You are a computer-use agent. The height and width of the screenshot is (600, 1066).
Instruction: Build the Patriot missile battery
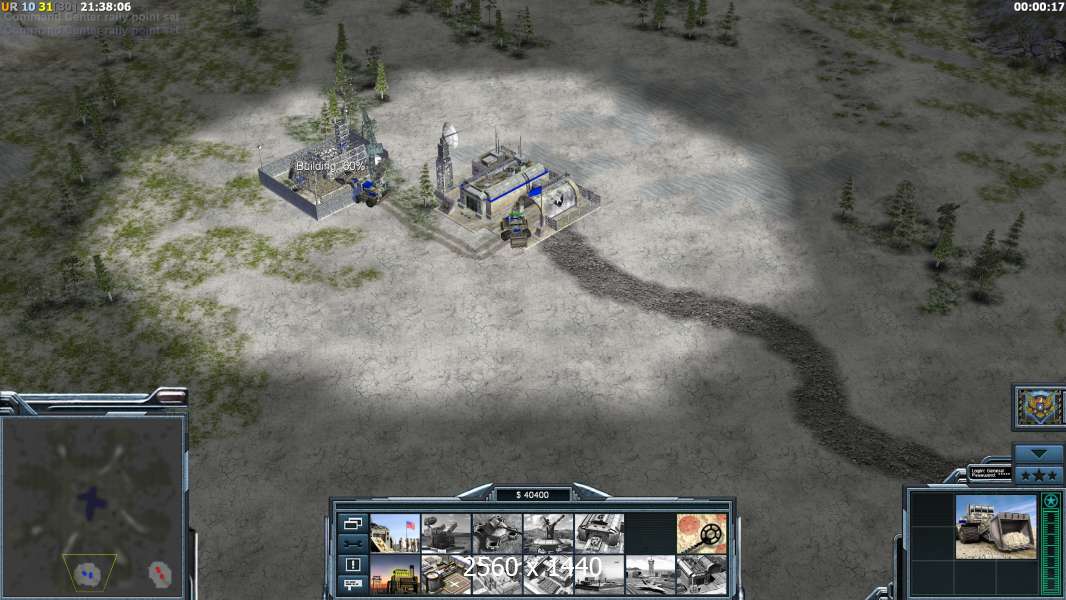pyautogui.click(x=446, y=533)
